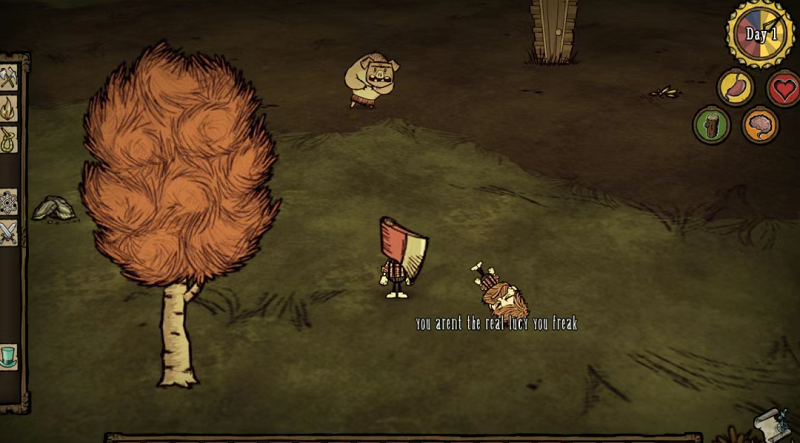This screenshot has width=800, height=443.
Task: Click the Day 1 clock badge
Action: (761, 34)
